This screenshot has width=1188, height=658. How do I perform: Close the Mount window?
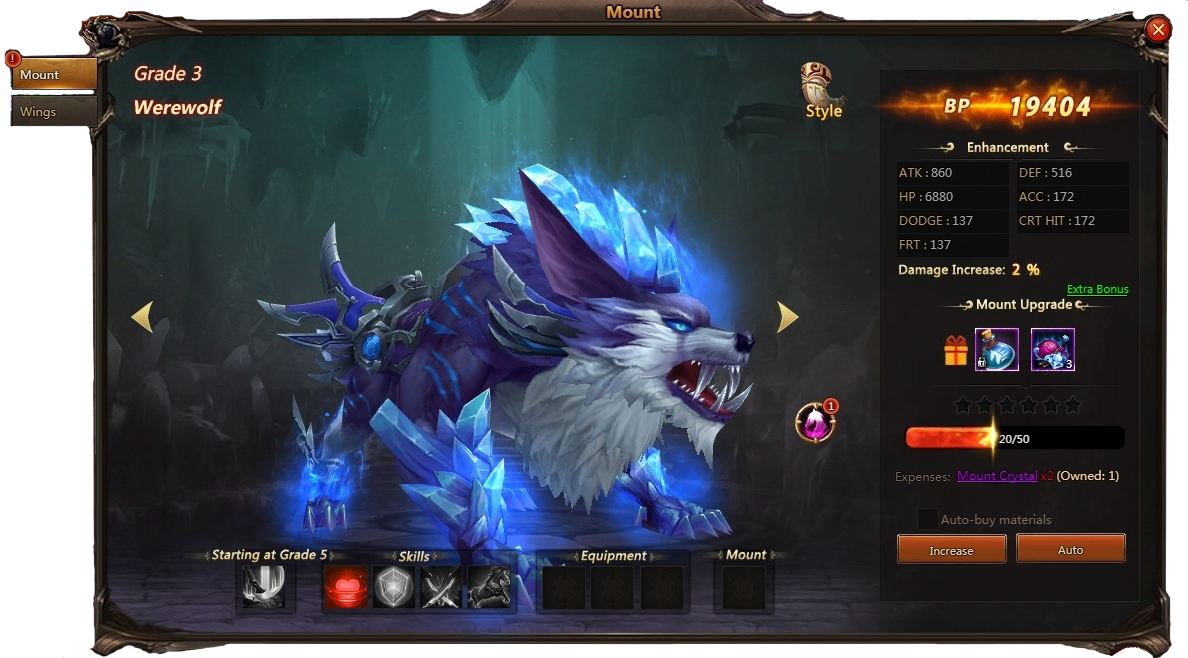1158,30
